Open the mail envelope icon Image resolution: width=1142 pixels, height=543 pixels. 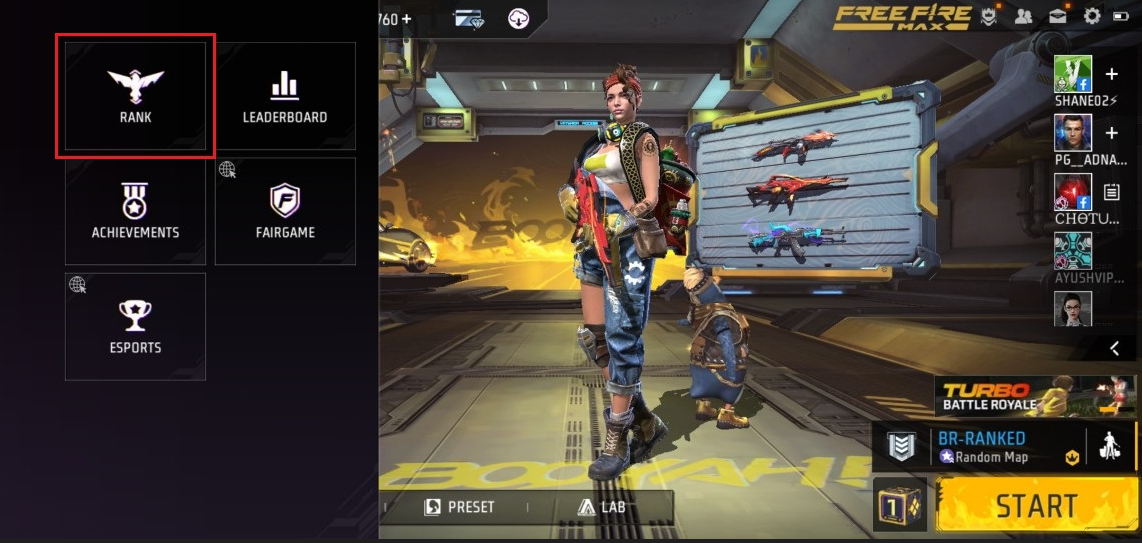pyautogui.click(x=1057, y=16)
